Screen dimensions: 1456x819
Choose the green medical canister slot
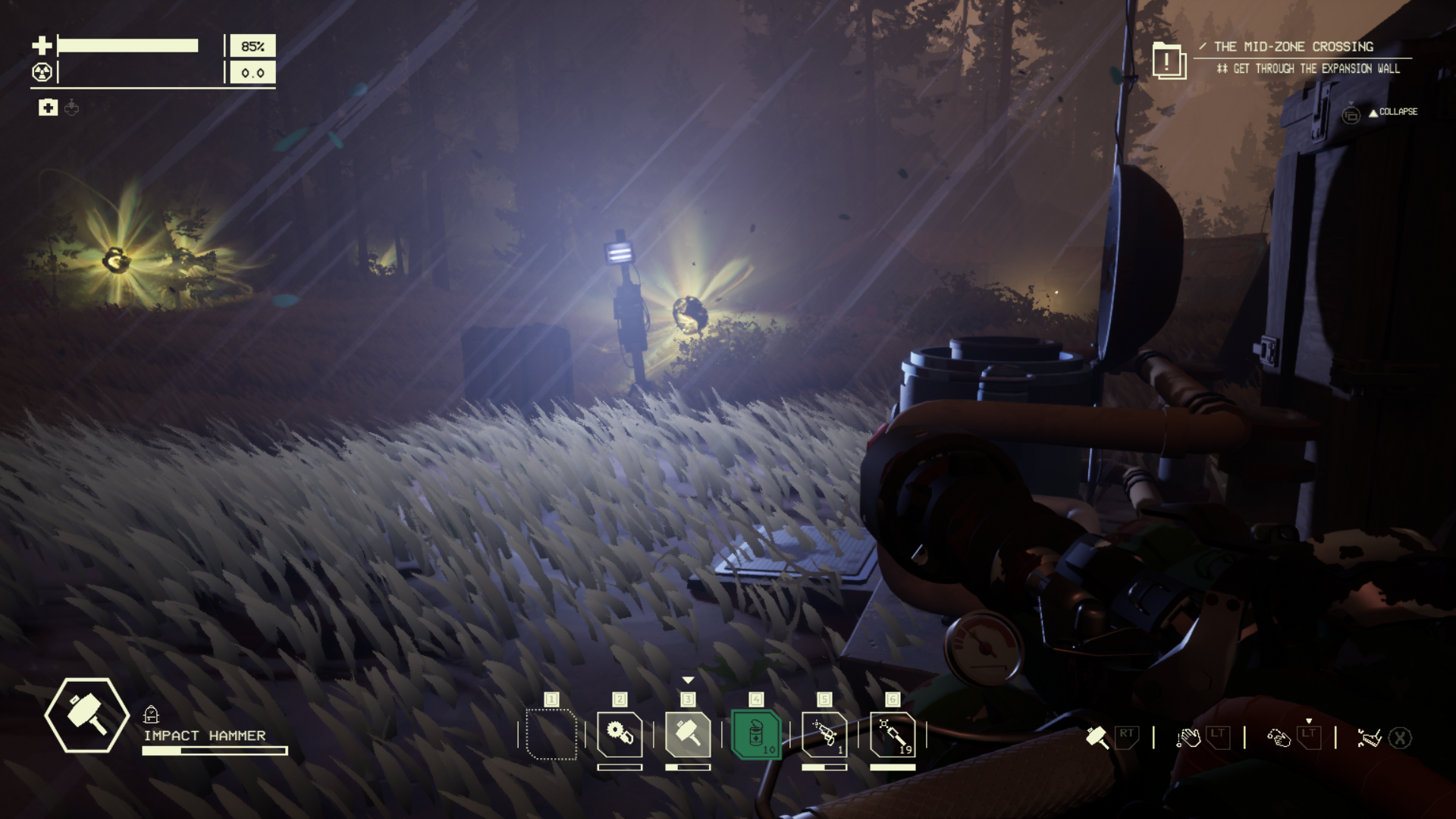coord(756,734)
